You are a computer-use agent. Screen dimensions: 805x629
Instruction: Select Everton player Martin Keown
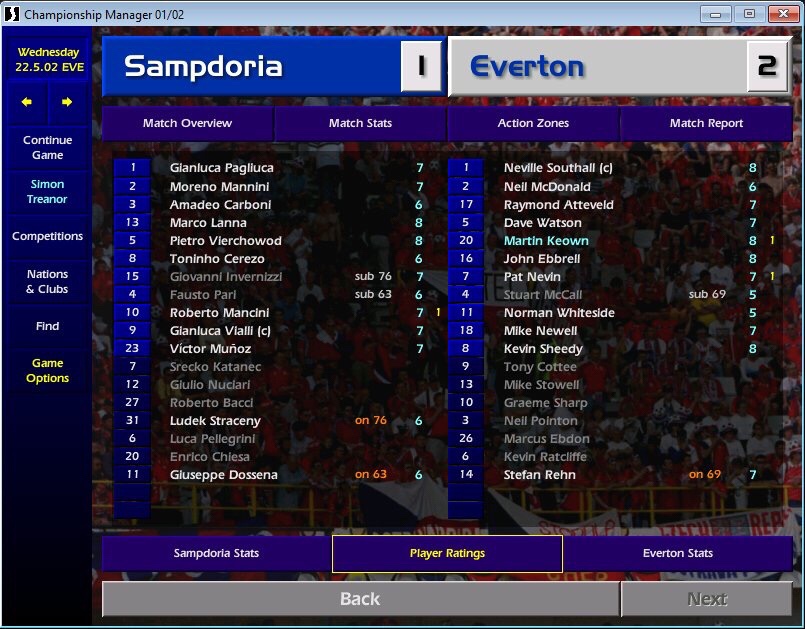[546, 241]
